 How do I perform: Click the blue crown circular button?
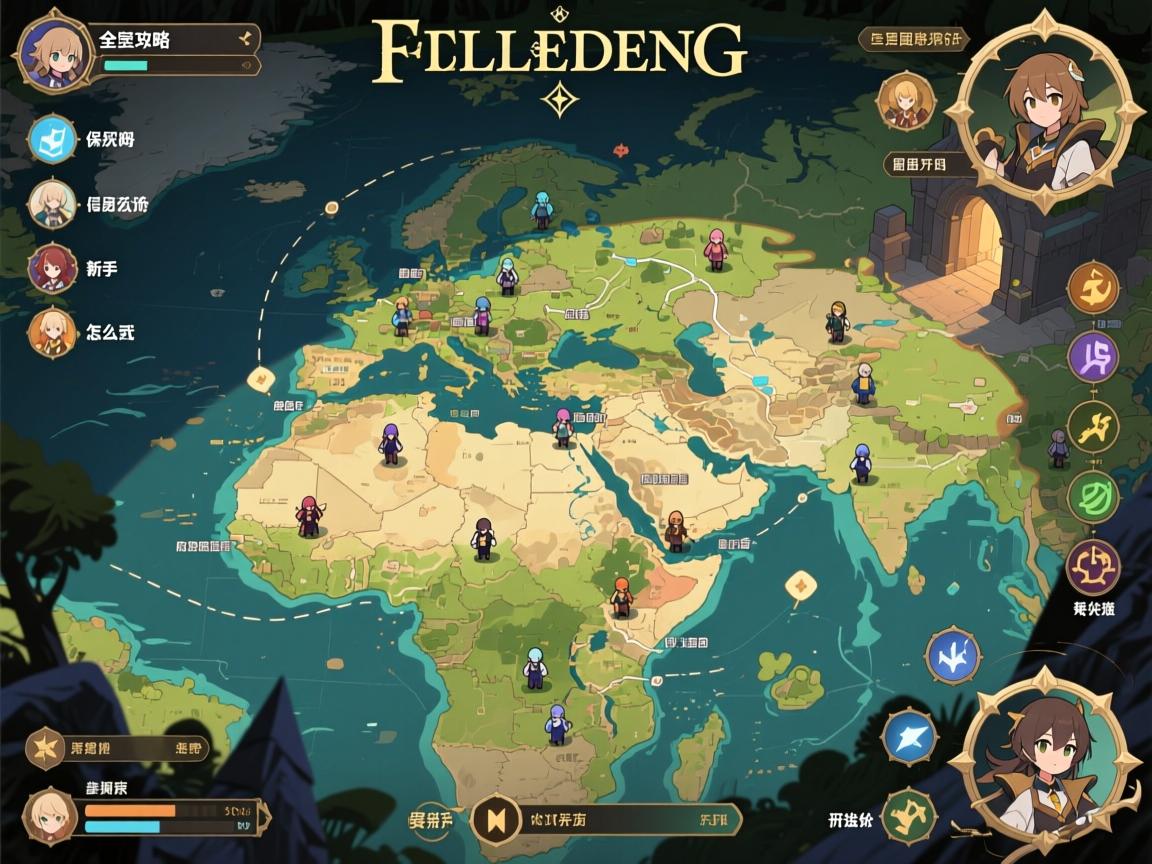pyautogui.click(x=952, y=656)
